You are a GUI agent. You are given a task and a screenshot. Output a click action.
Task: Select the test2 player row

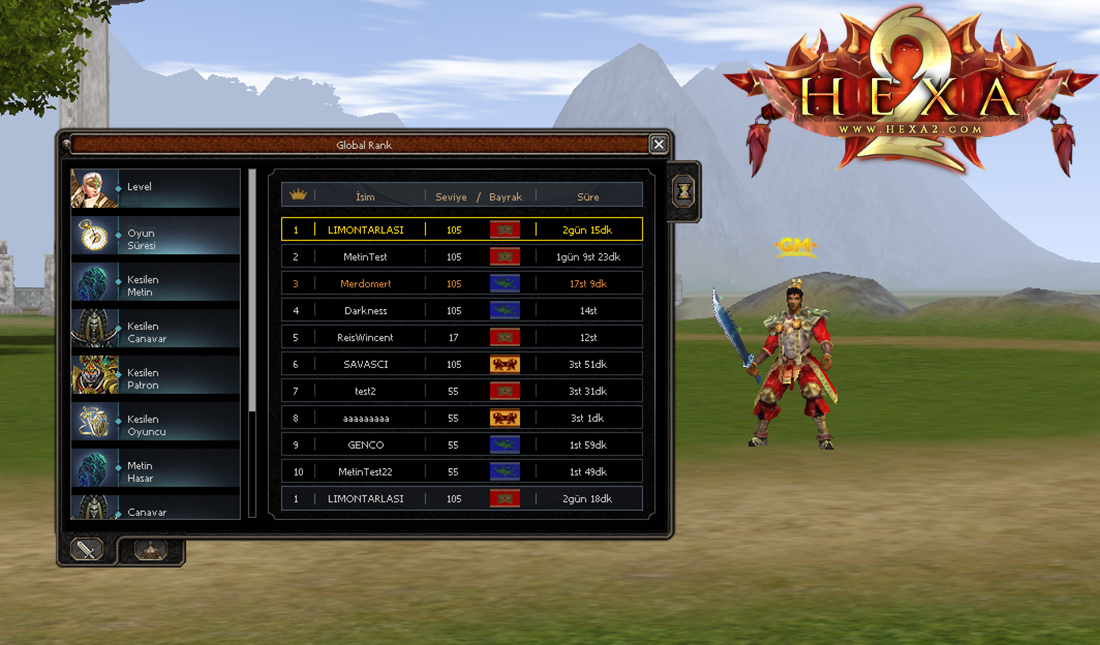[462, 391]
